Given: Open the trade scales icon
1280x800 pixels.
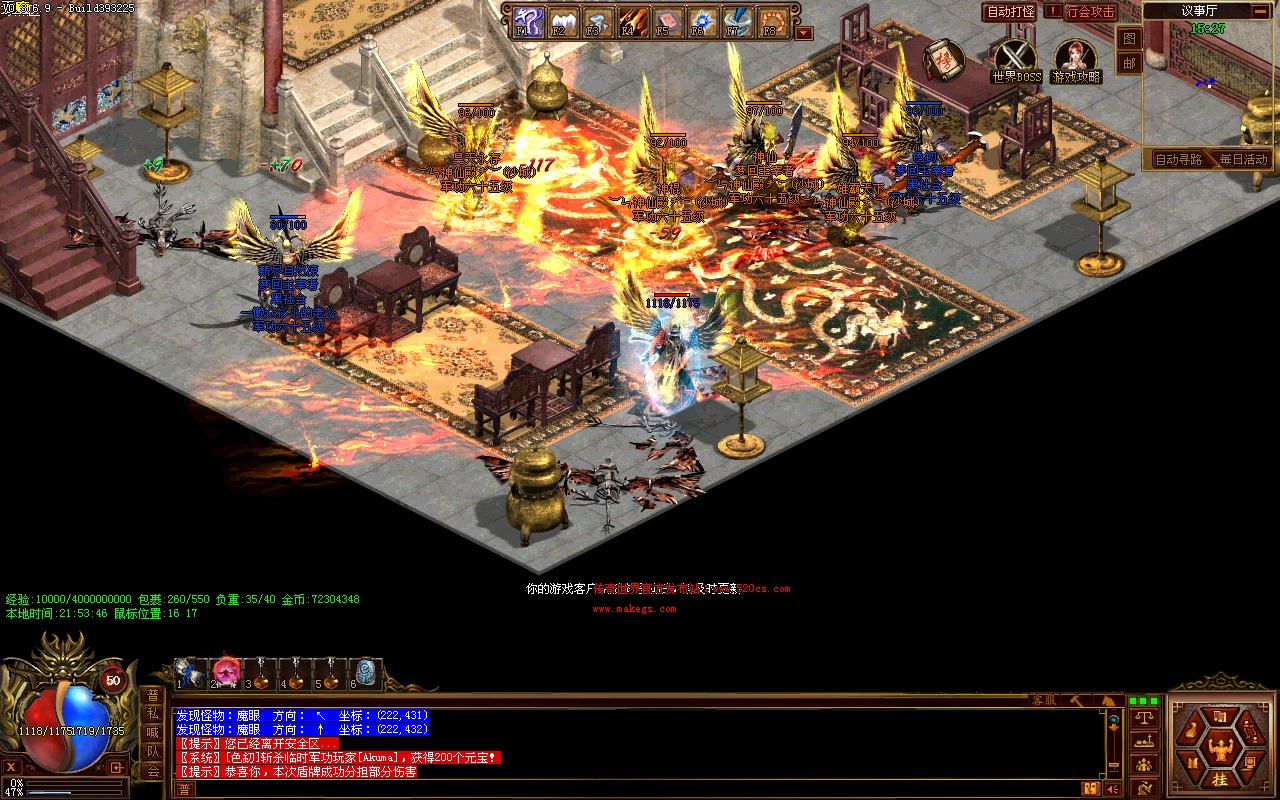Looking at the screenshot, I should (x=1143, y=718).
